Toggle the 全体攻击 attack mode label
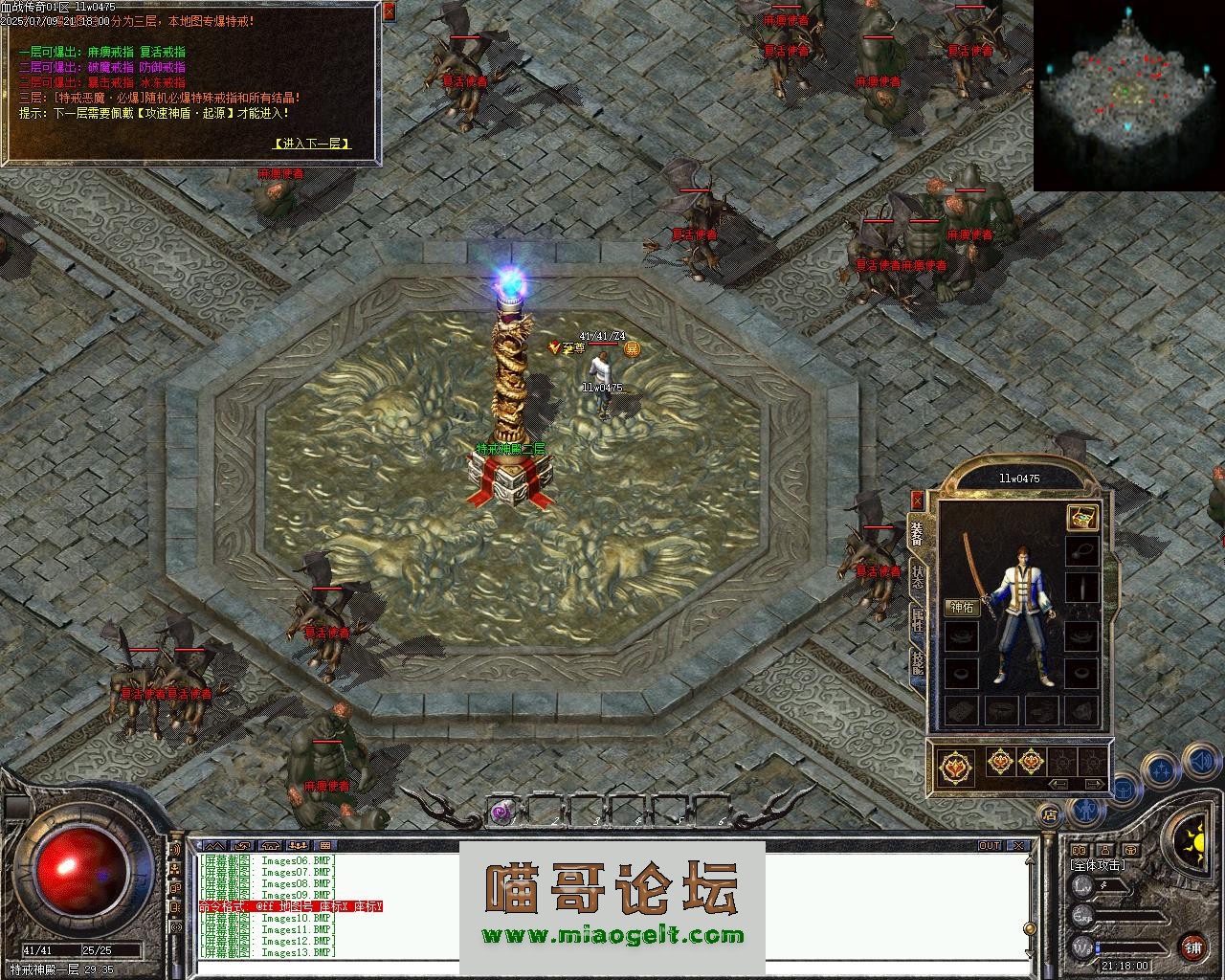Viewport: 1225px width, 980px height. pyautogui.click(x=1098, y=865)
